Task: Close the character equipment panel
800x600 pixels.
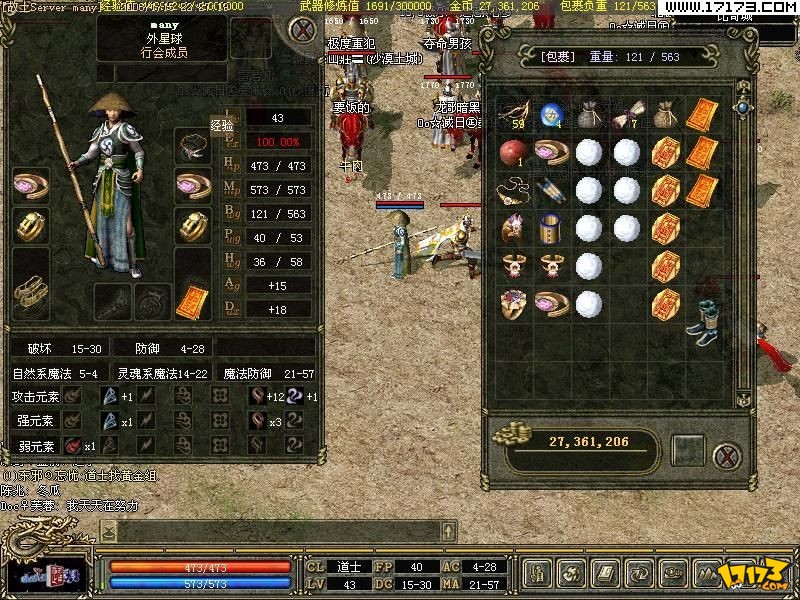Action: point(299,29)
